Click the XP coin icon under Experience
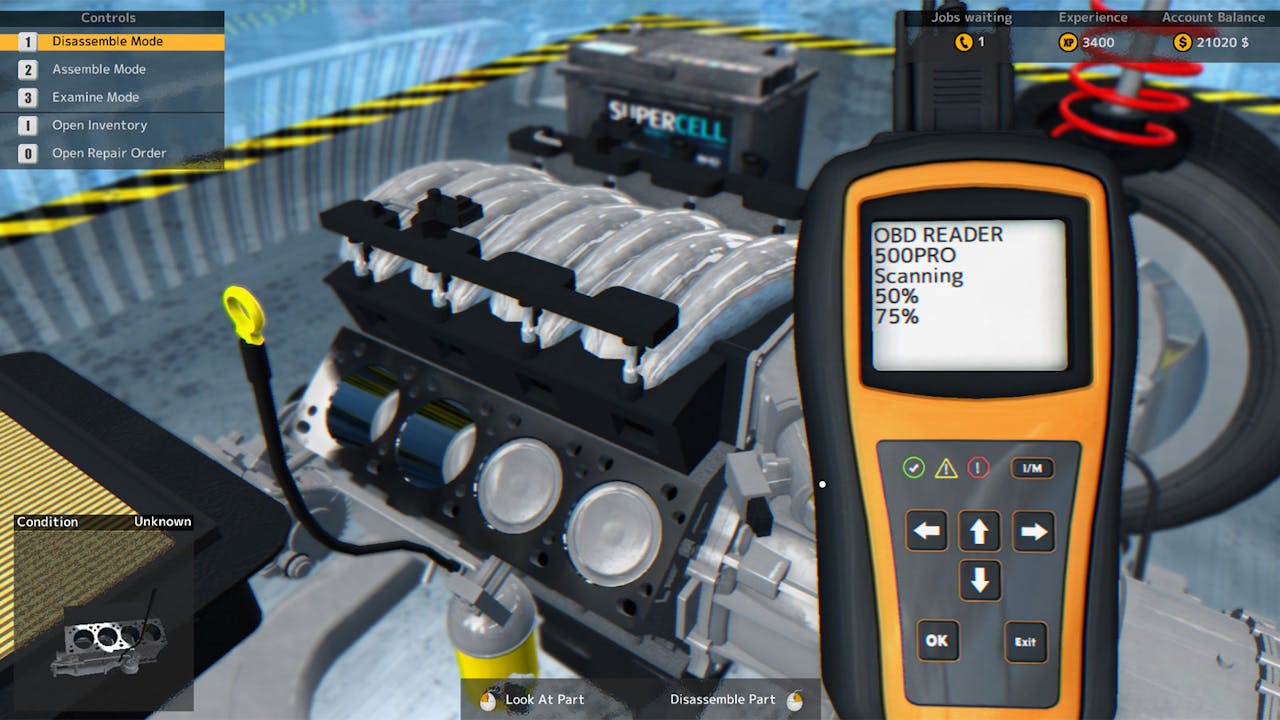This screenshot has width=1280, height=720. pos(1067,42)
